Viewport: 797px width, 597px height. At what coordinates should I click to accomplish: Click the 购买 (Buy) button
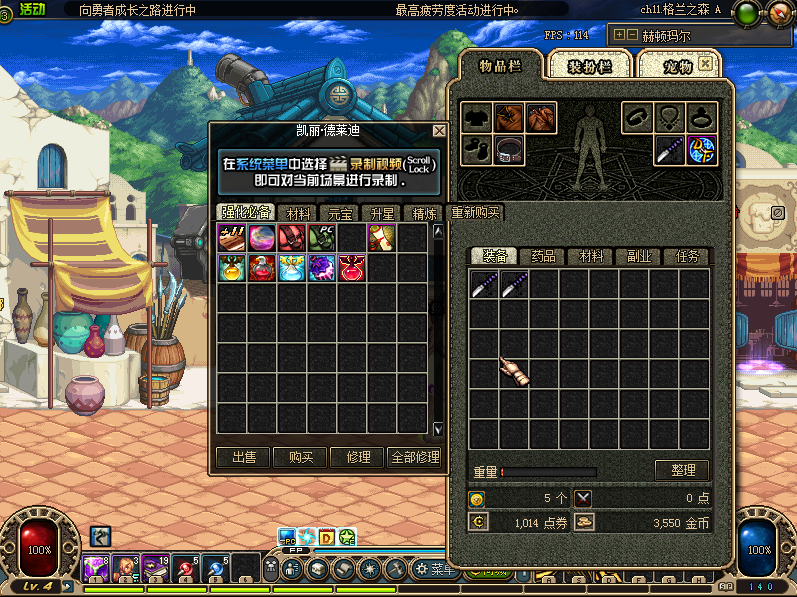click(x=300, y=457)
